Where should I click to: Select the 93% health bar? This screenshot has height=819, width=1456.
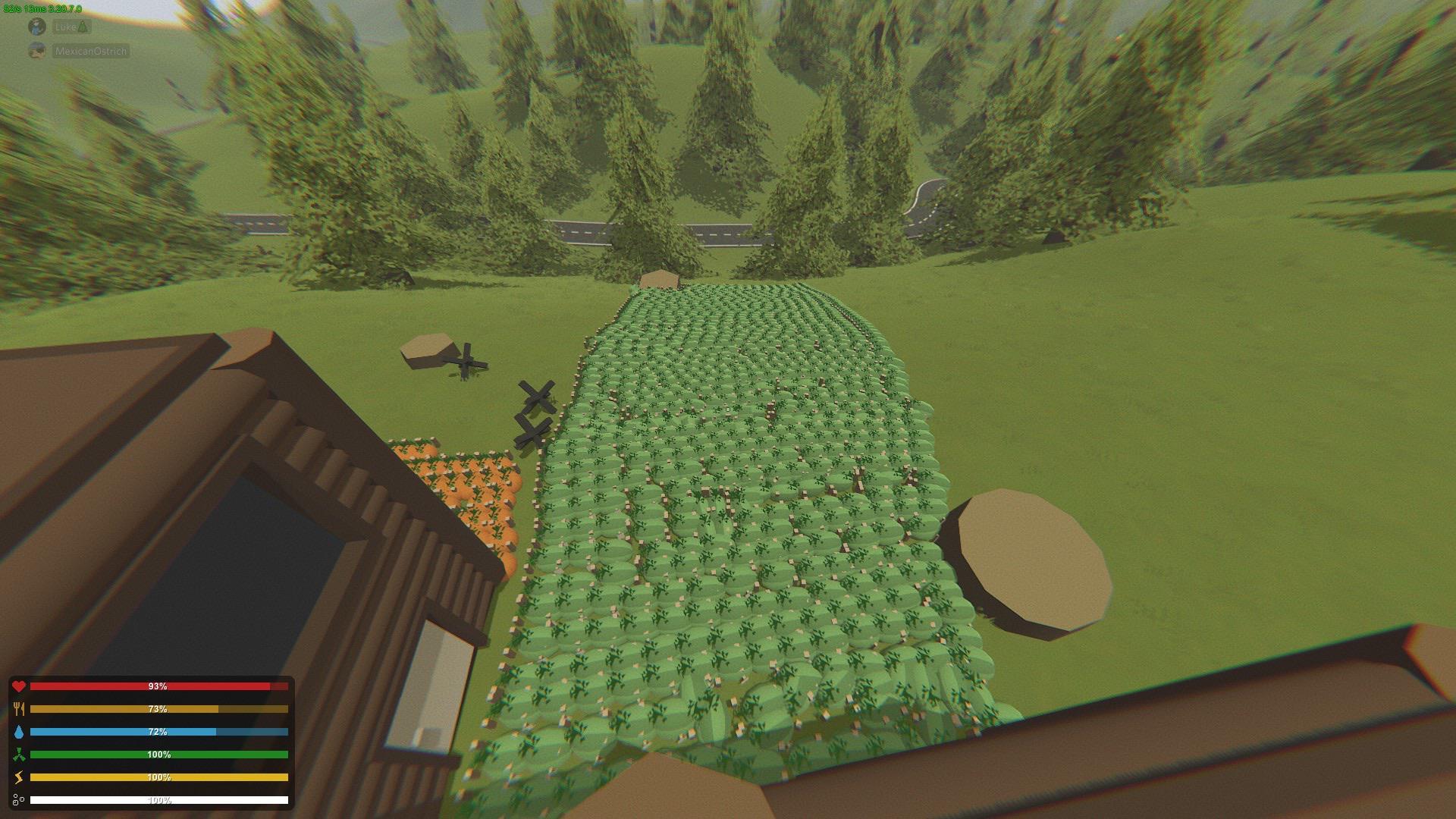(159, 687)
